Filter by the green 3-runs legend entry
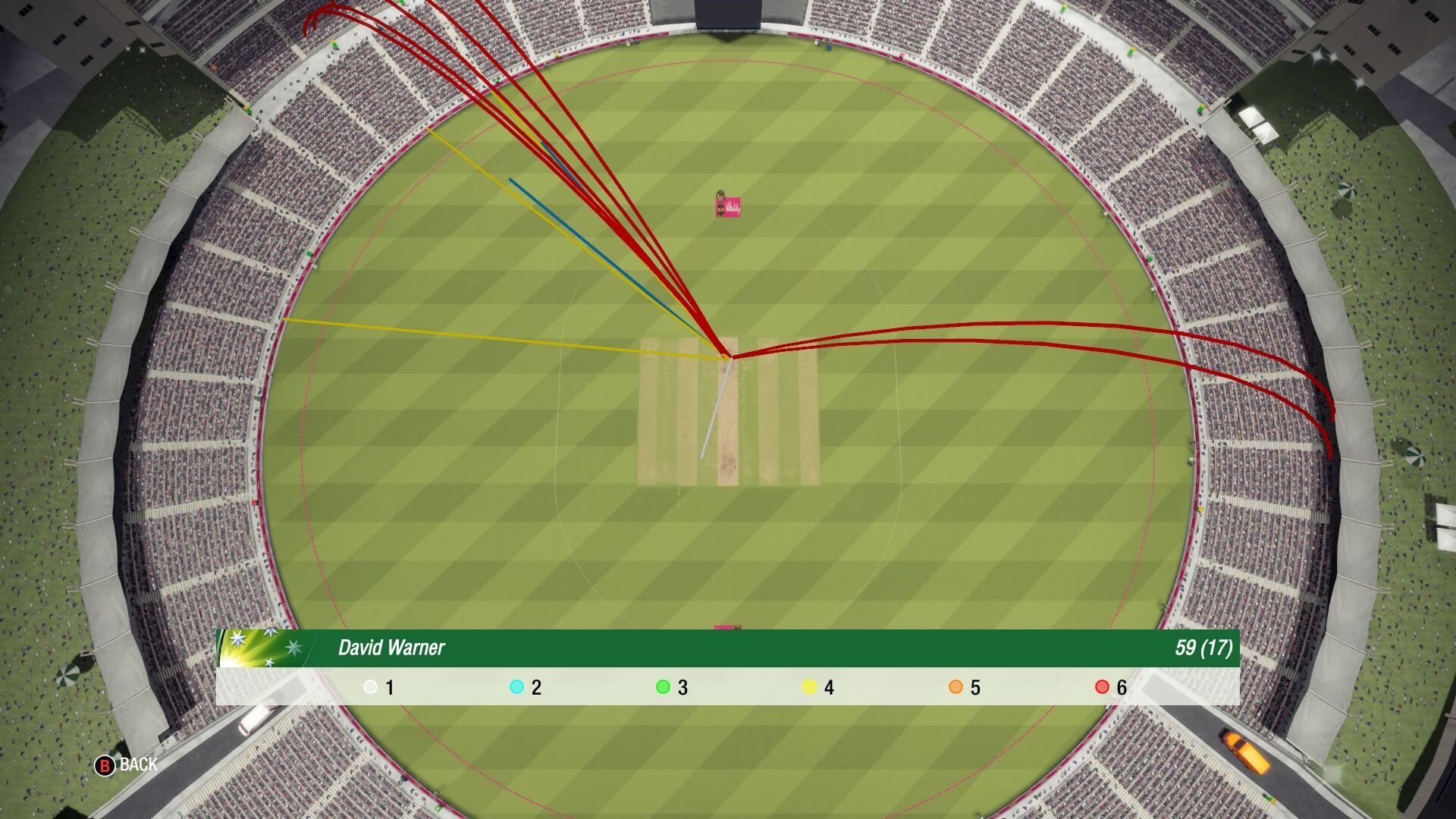Screen dimensions: 1456x819 tap(671, 687)
